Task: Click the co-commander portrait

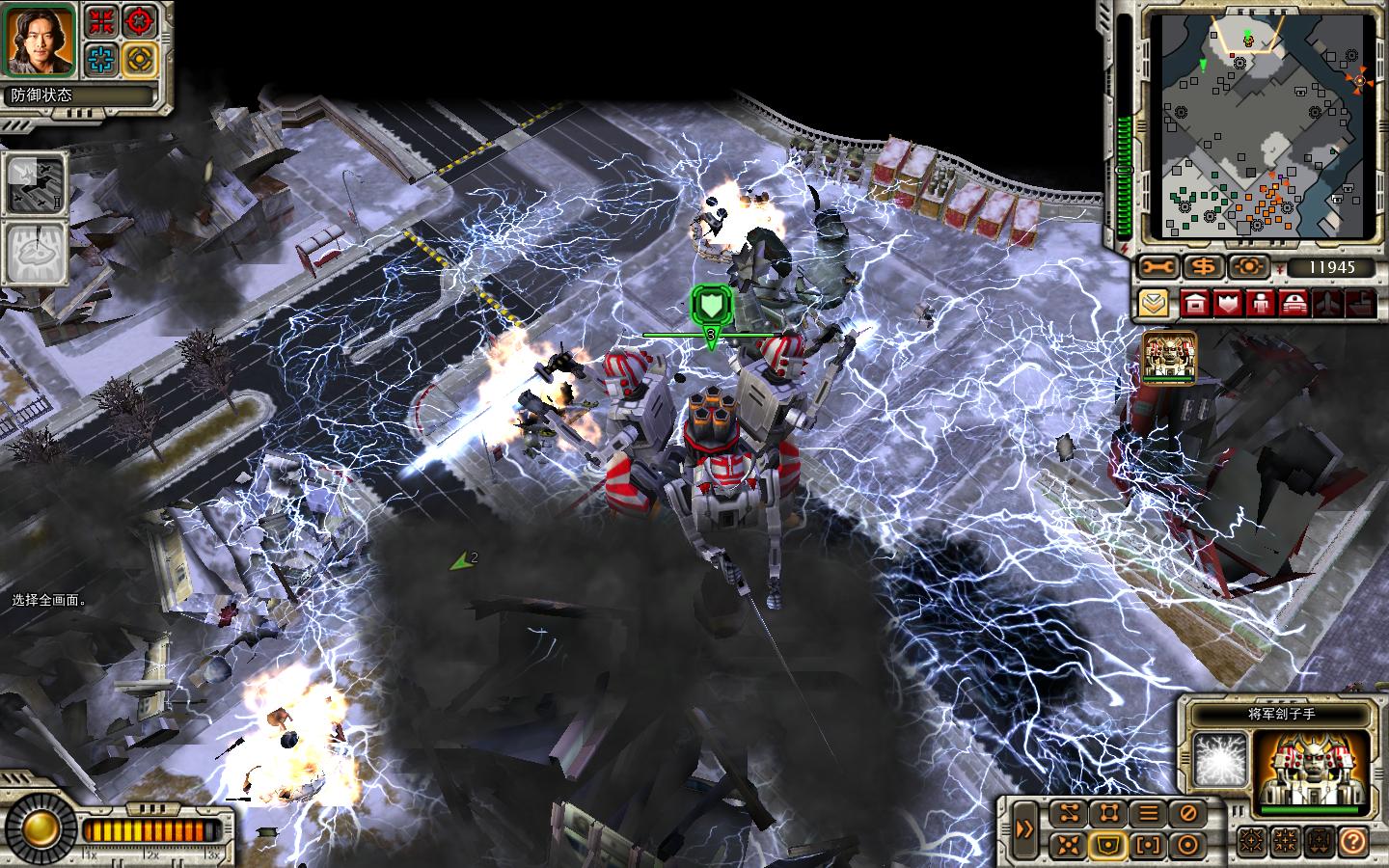Action: click(x=41, y=40)
